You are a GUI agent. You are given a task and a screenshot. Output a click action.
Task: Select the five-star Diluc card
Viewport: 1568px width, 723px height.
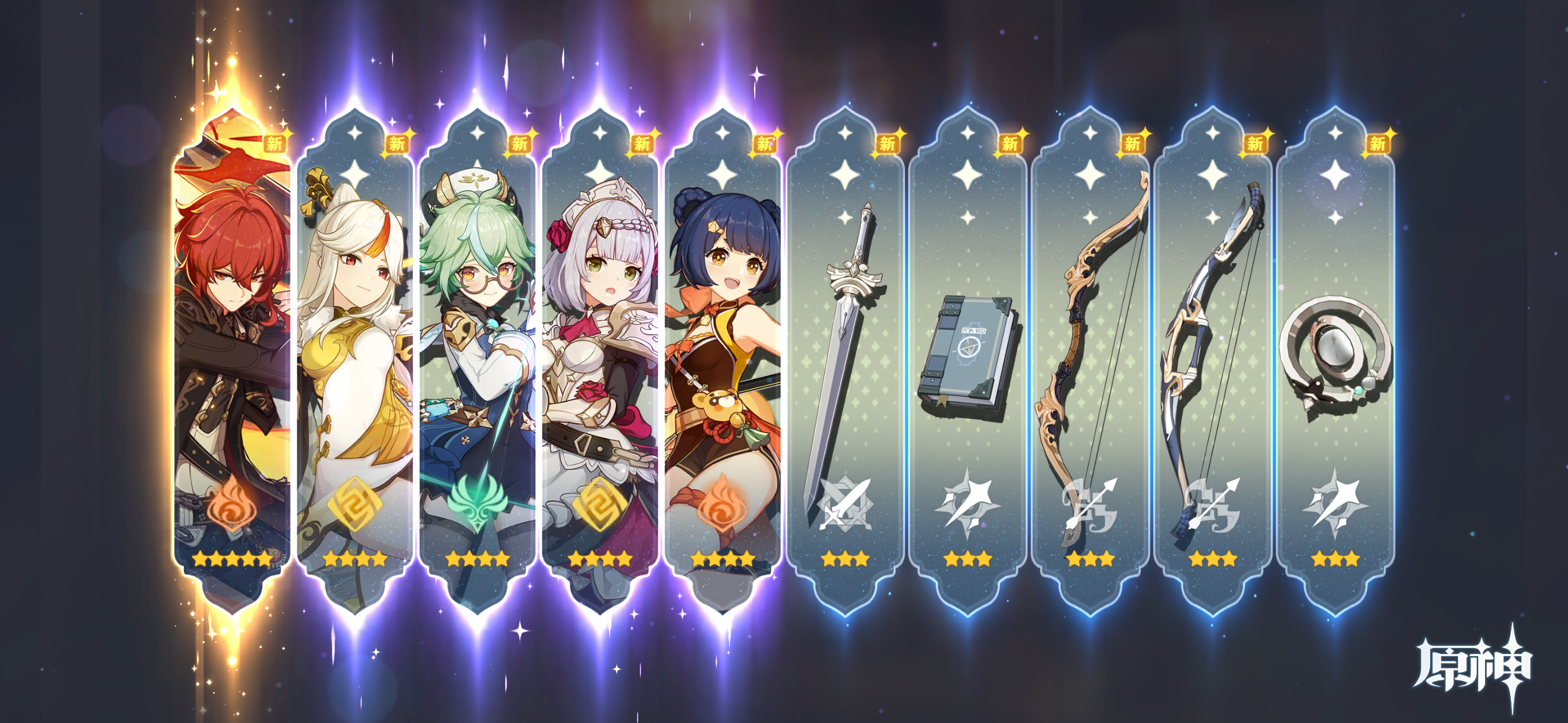(x=233, y=359)
